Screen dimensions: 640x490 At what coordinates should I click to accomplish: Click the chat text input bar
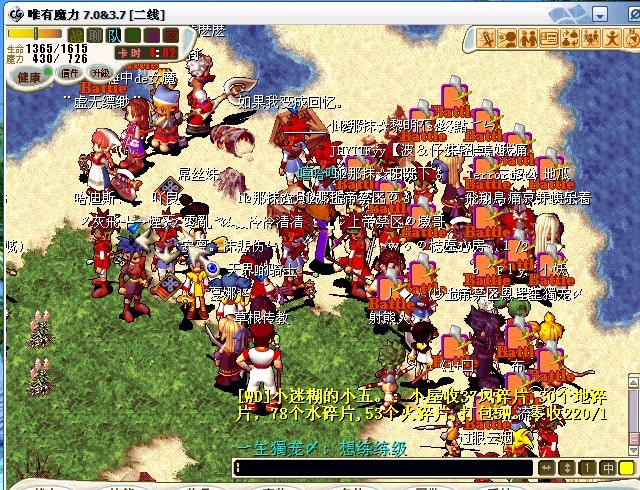click(385, 468)
